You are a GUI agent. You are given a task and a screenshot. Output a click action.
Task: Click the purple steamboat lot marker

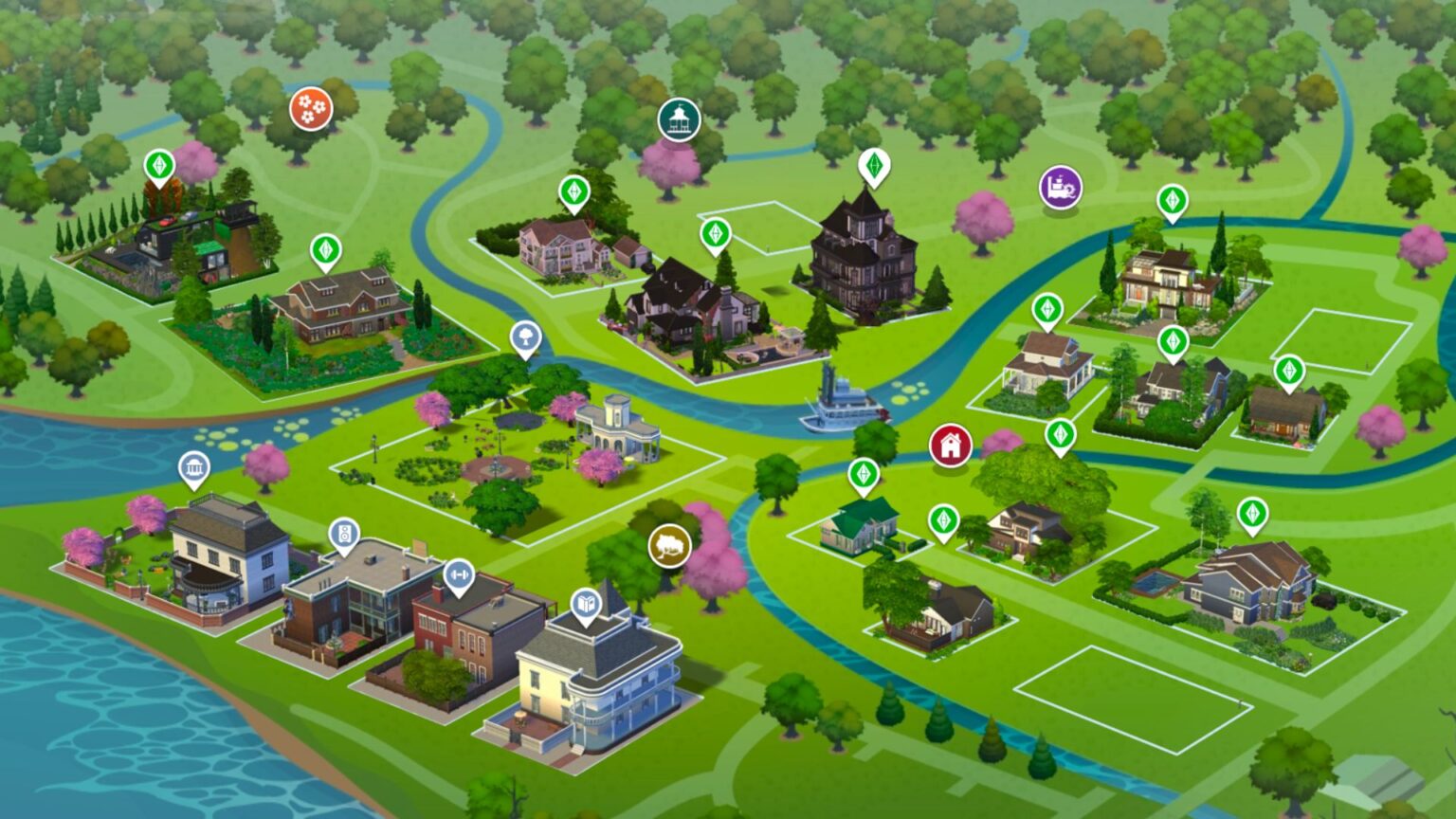coord(1059,188)
